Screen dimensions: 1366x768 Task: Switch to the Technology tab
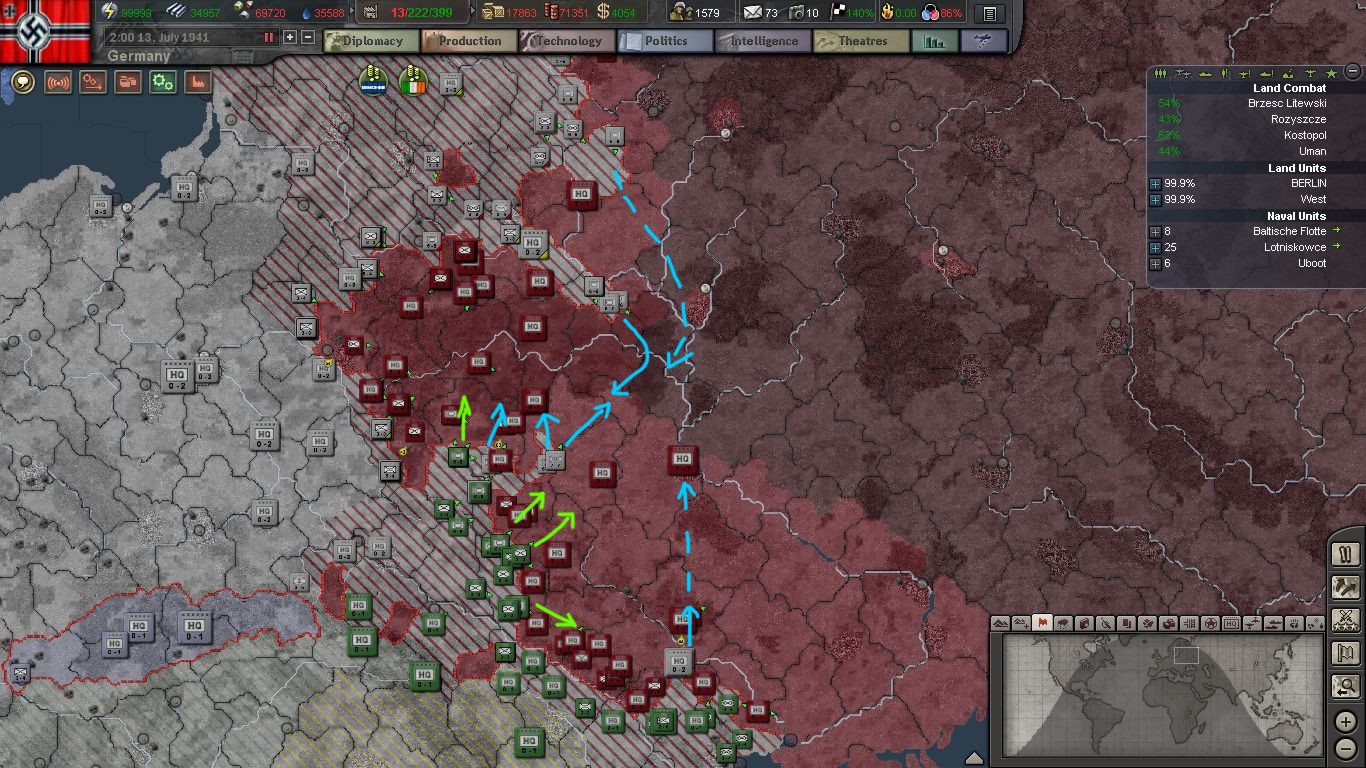567,41
